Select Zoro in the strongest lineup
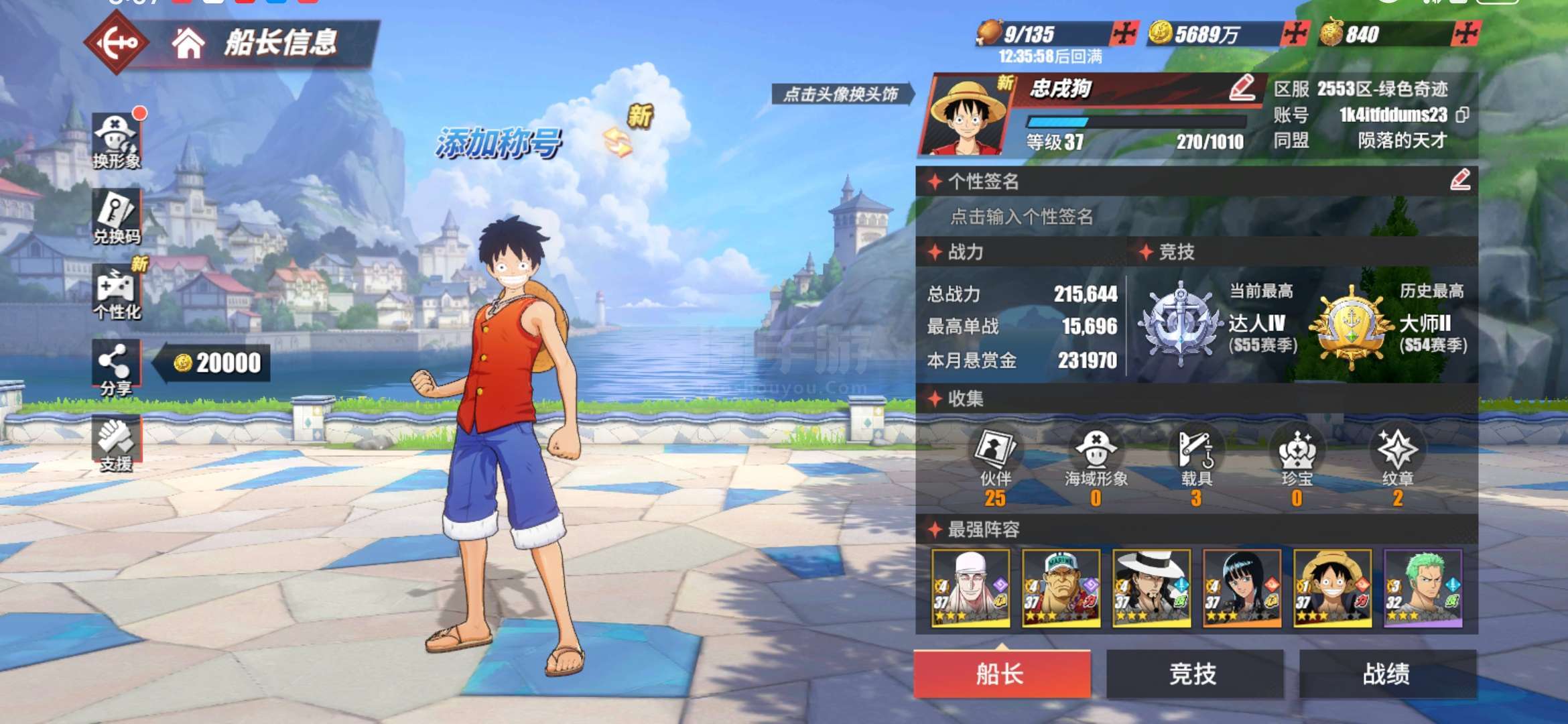 pyautogui.click(x=1423, y=589)
